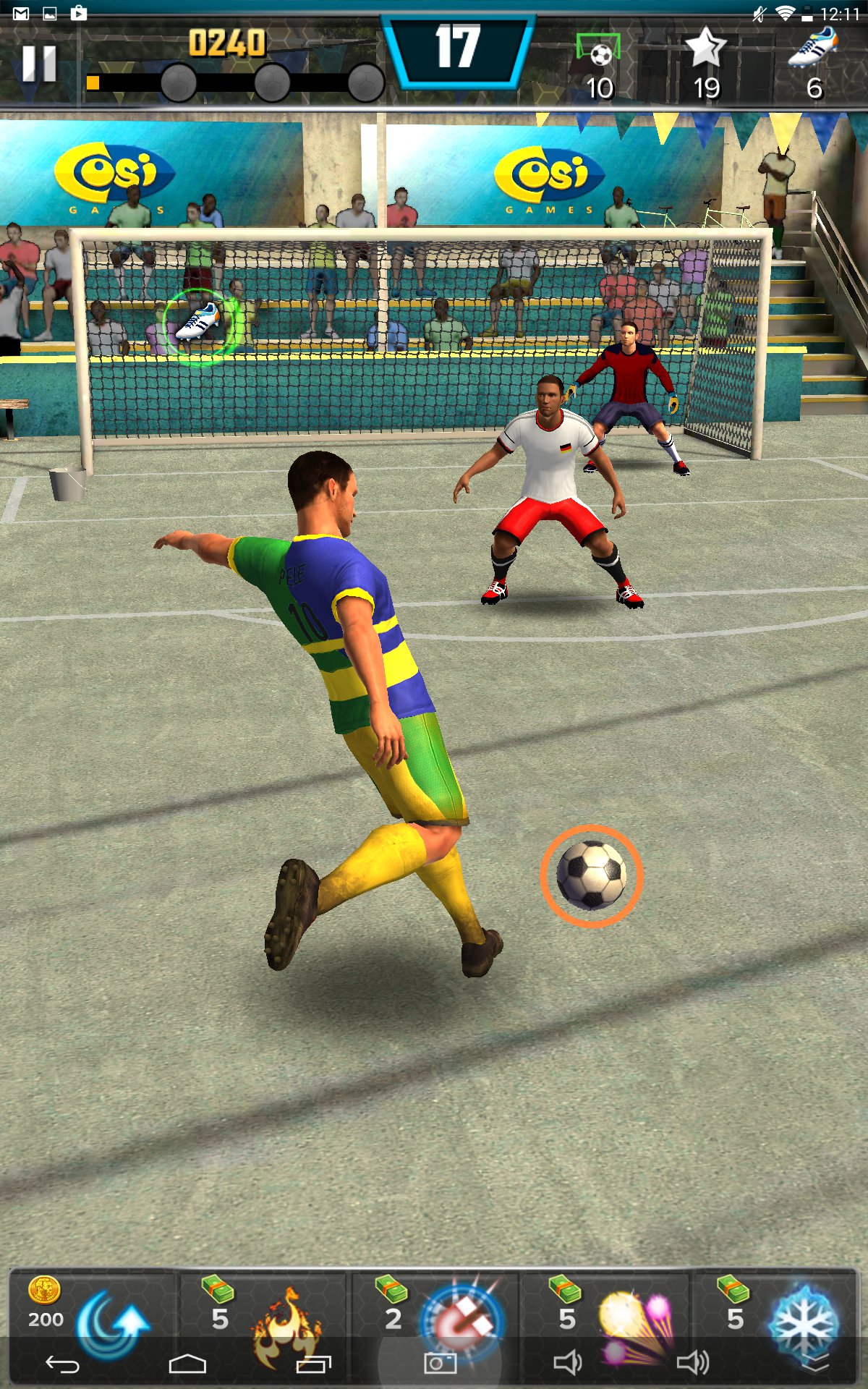Image resolution: width=868 pixels, height=1389 pixels.
Task: Go to the Android home screen
Action: coord(187,1364)
